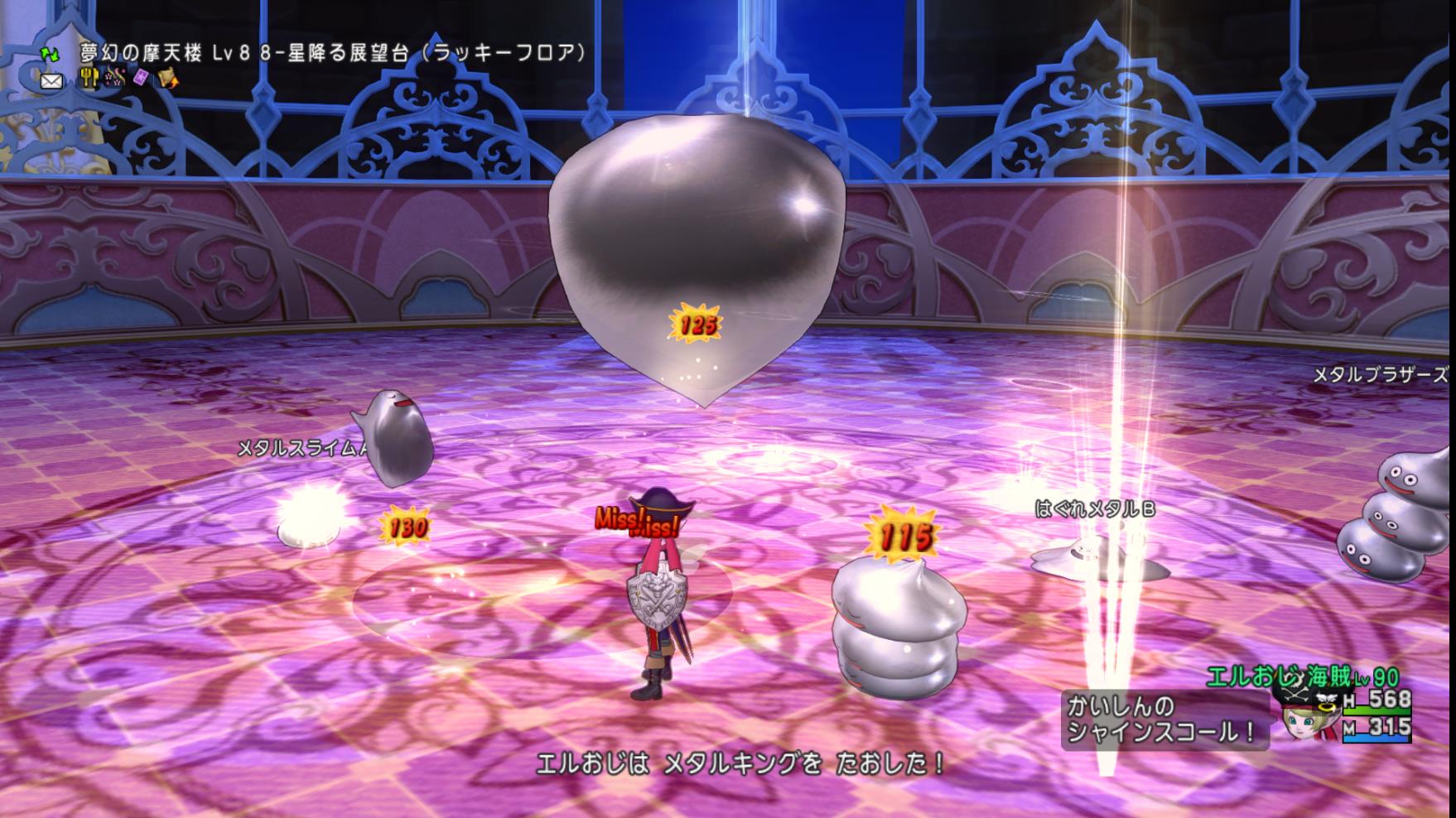Click the fireworks sparkle status icon

point(114,79)
